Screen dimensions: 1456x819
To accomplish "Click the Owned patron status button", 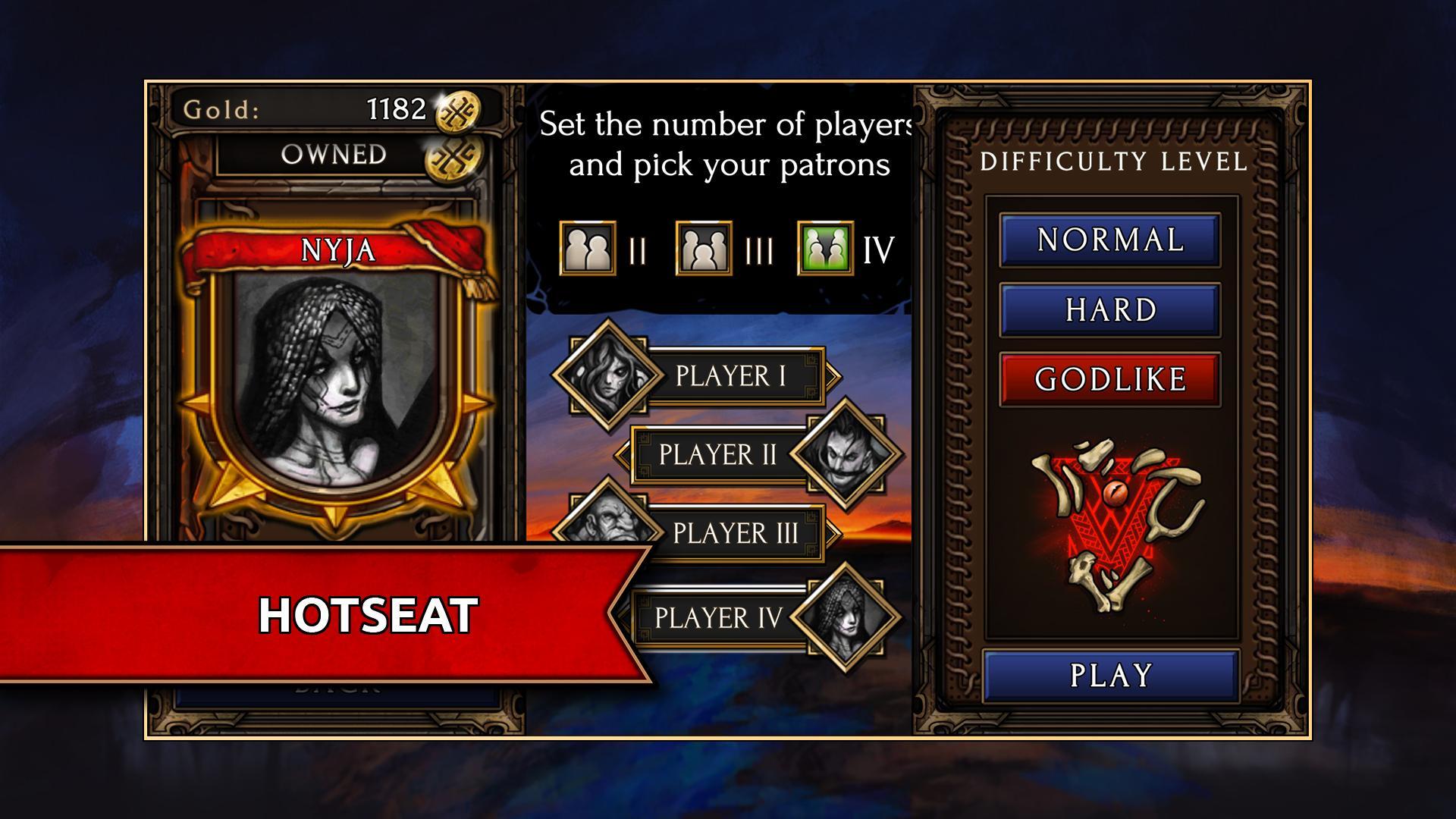I will [334, 155].
